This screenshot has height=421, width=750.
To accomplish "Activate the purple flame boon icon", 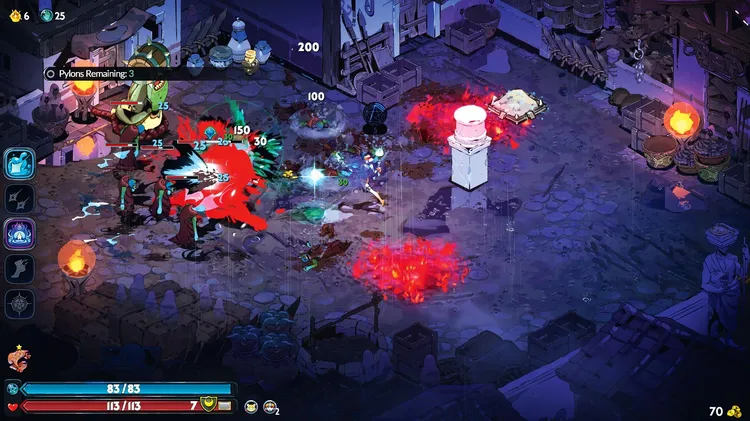I will (x=20, y=233).
